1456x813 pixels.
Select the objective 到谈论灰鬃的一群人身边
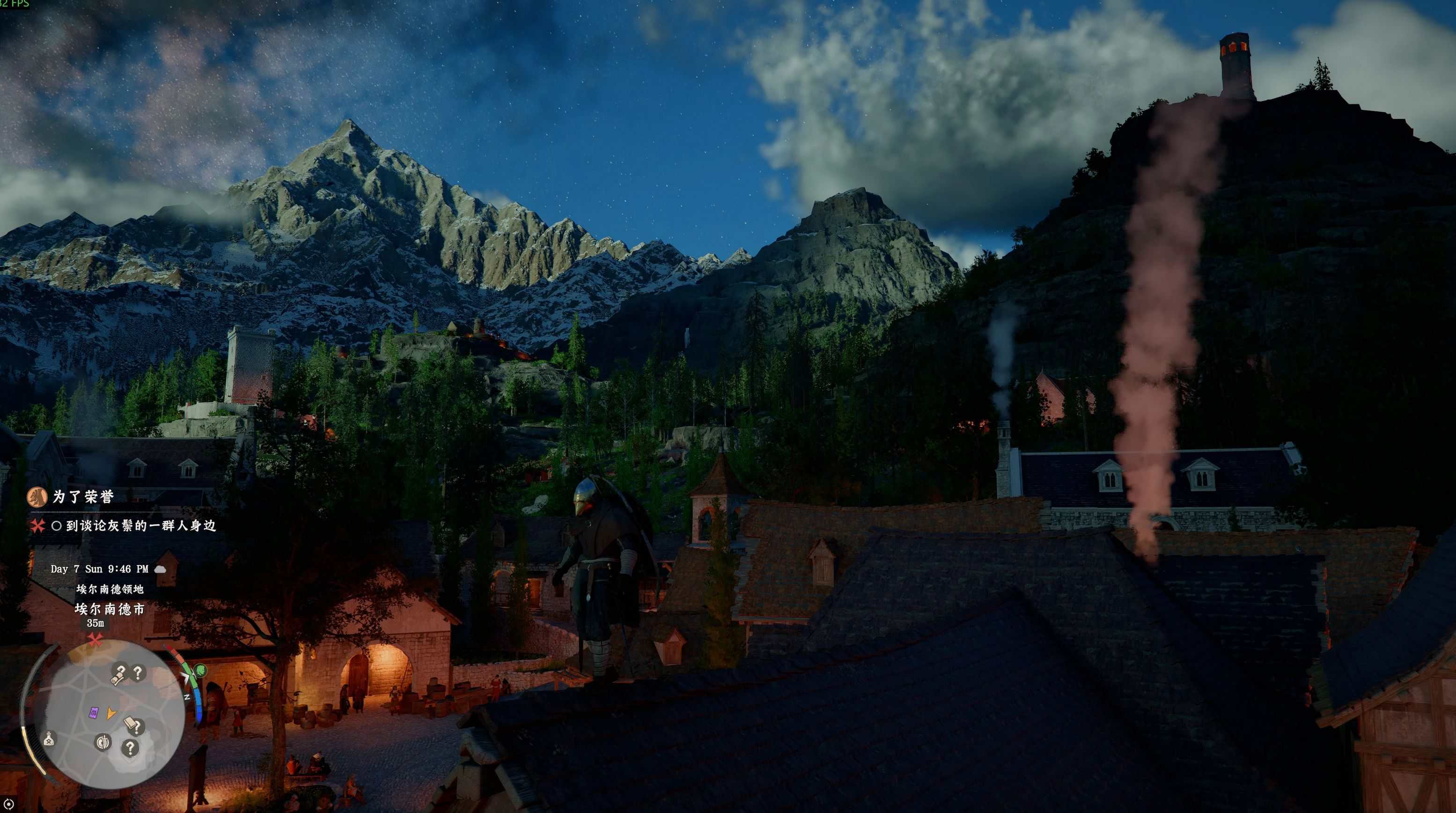click(141, 526)
